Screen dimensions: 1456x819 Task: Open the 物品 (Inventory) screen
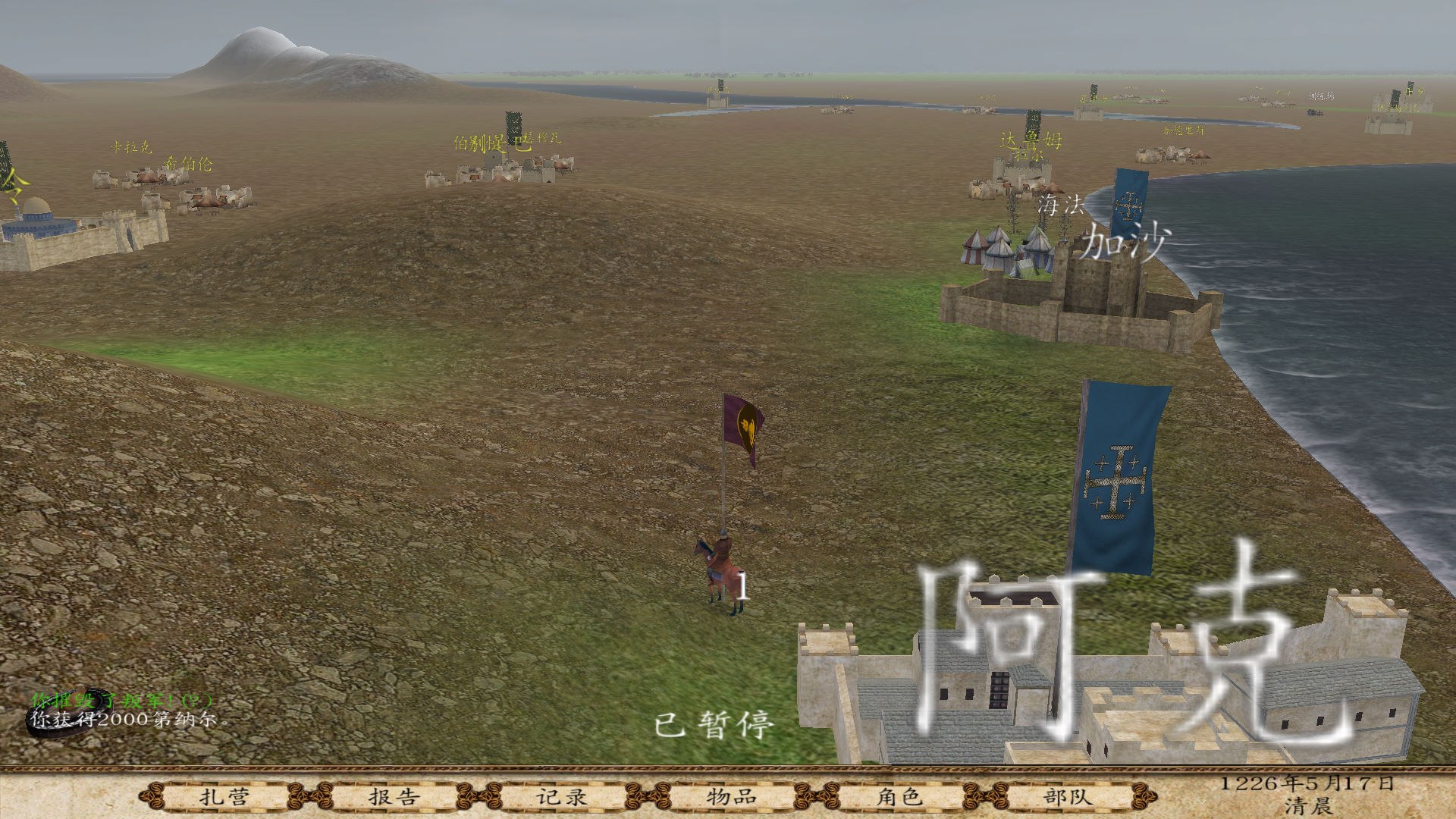tap(731, 797)
